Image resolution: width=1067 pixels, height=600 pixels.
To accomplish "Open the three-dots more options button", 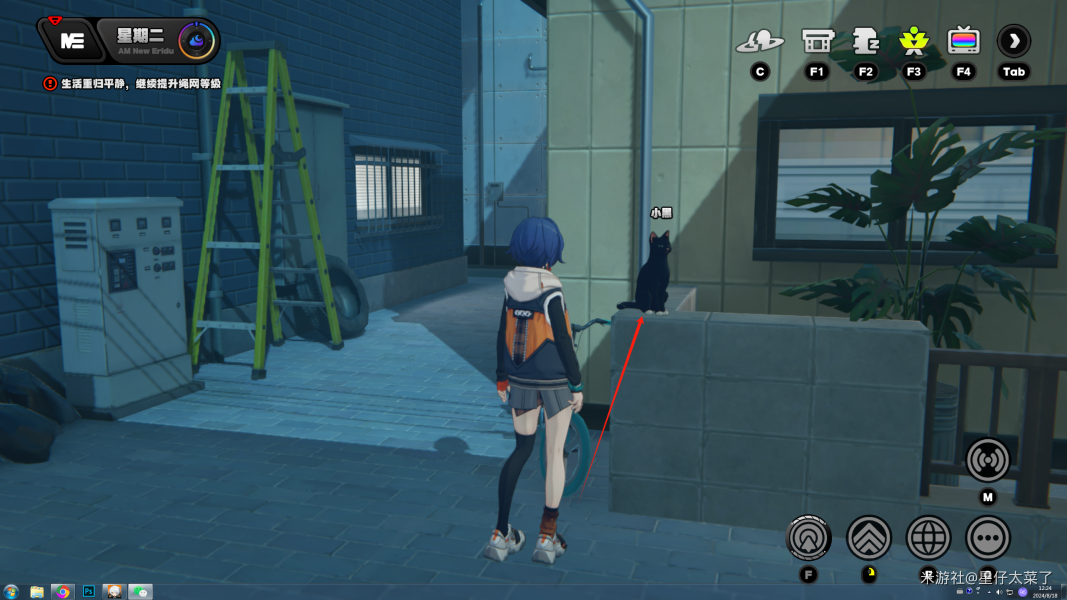I will click(x=988, y=538).
